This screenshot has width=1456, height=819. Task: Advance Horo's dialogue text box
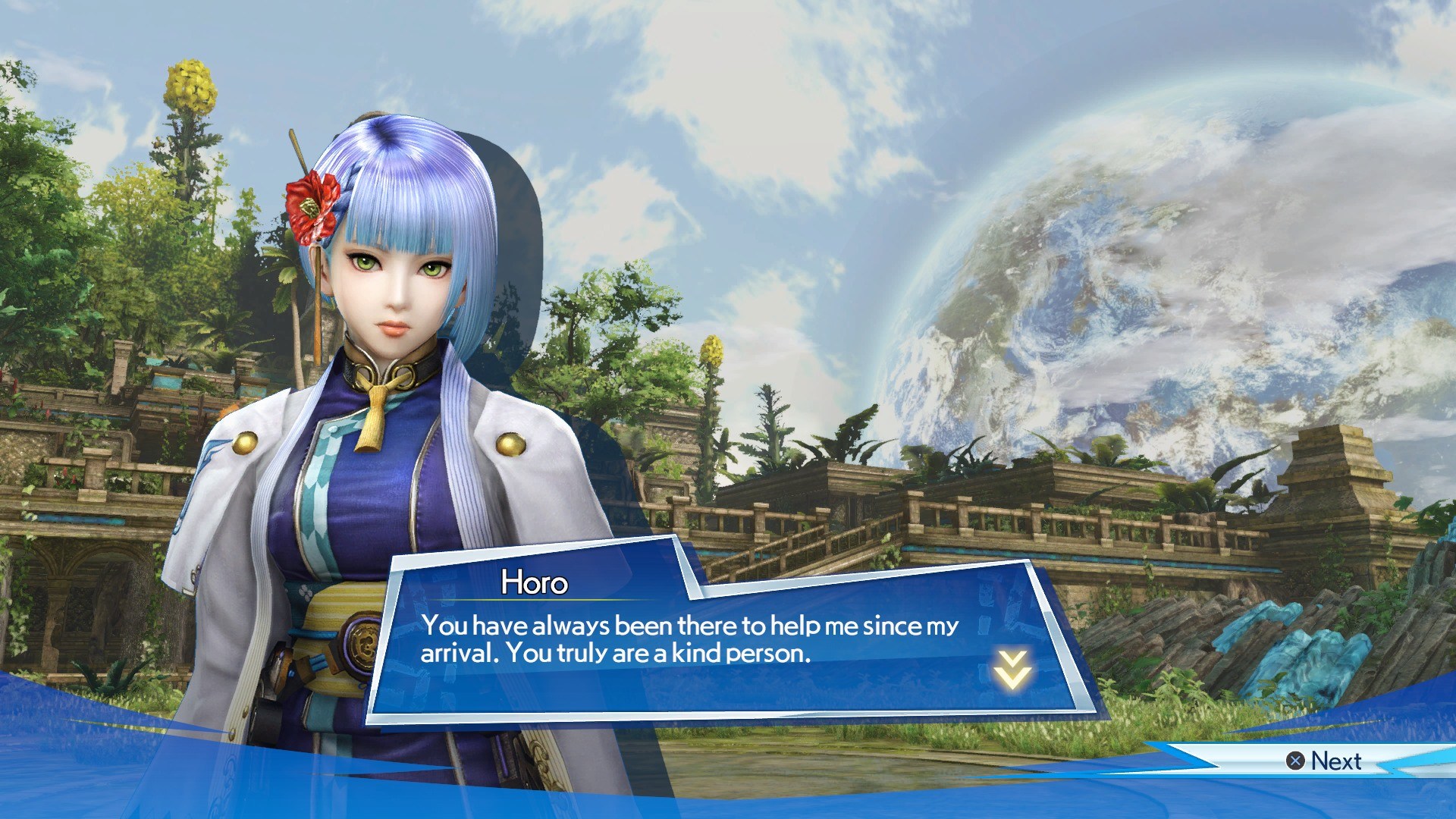pyautogui.click(x=1324, y=761)
